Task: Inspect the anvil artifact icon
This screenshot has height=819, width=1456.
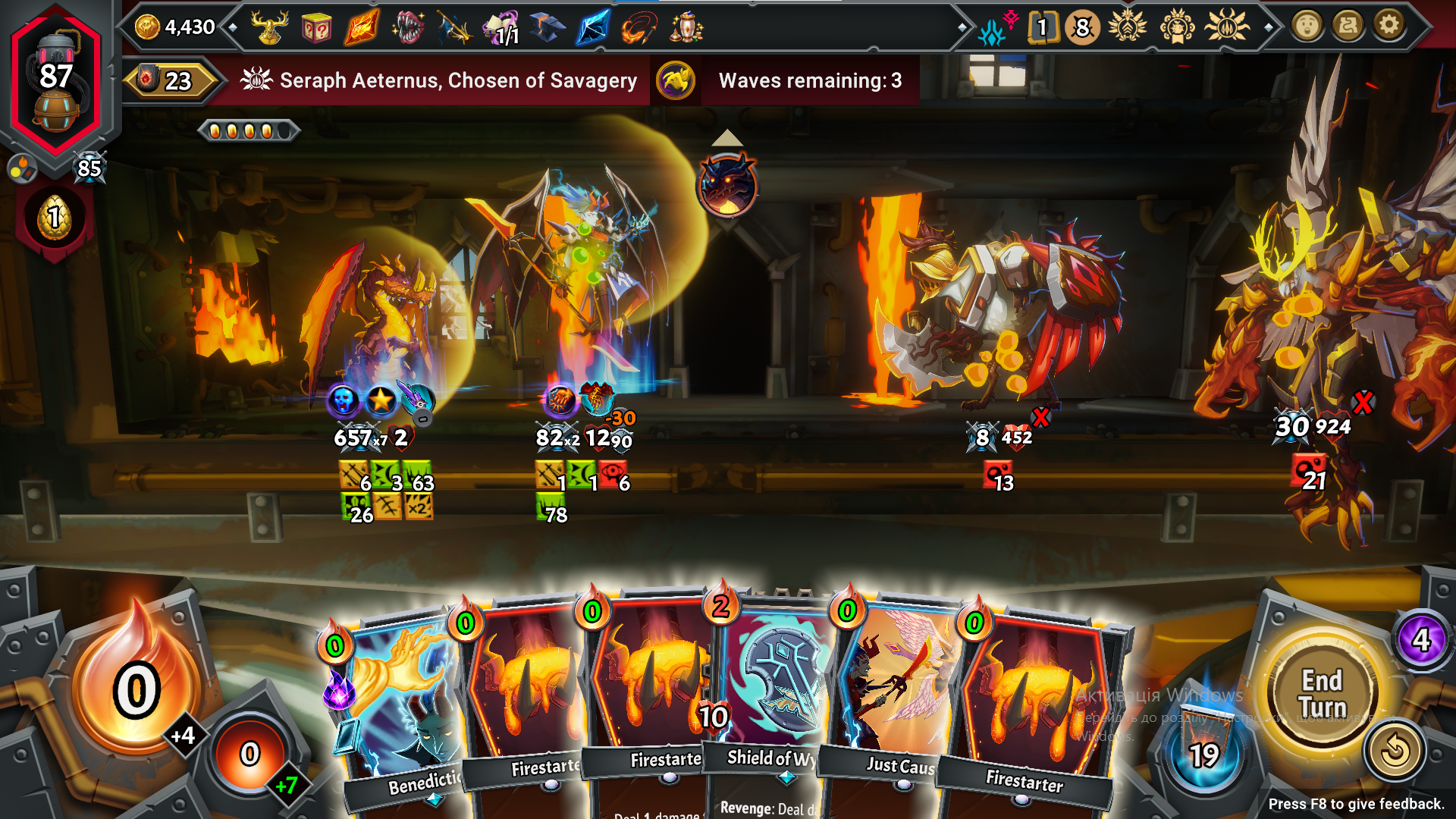Action: pos(547,28)
